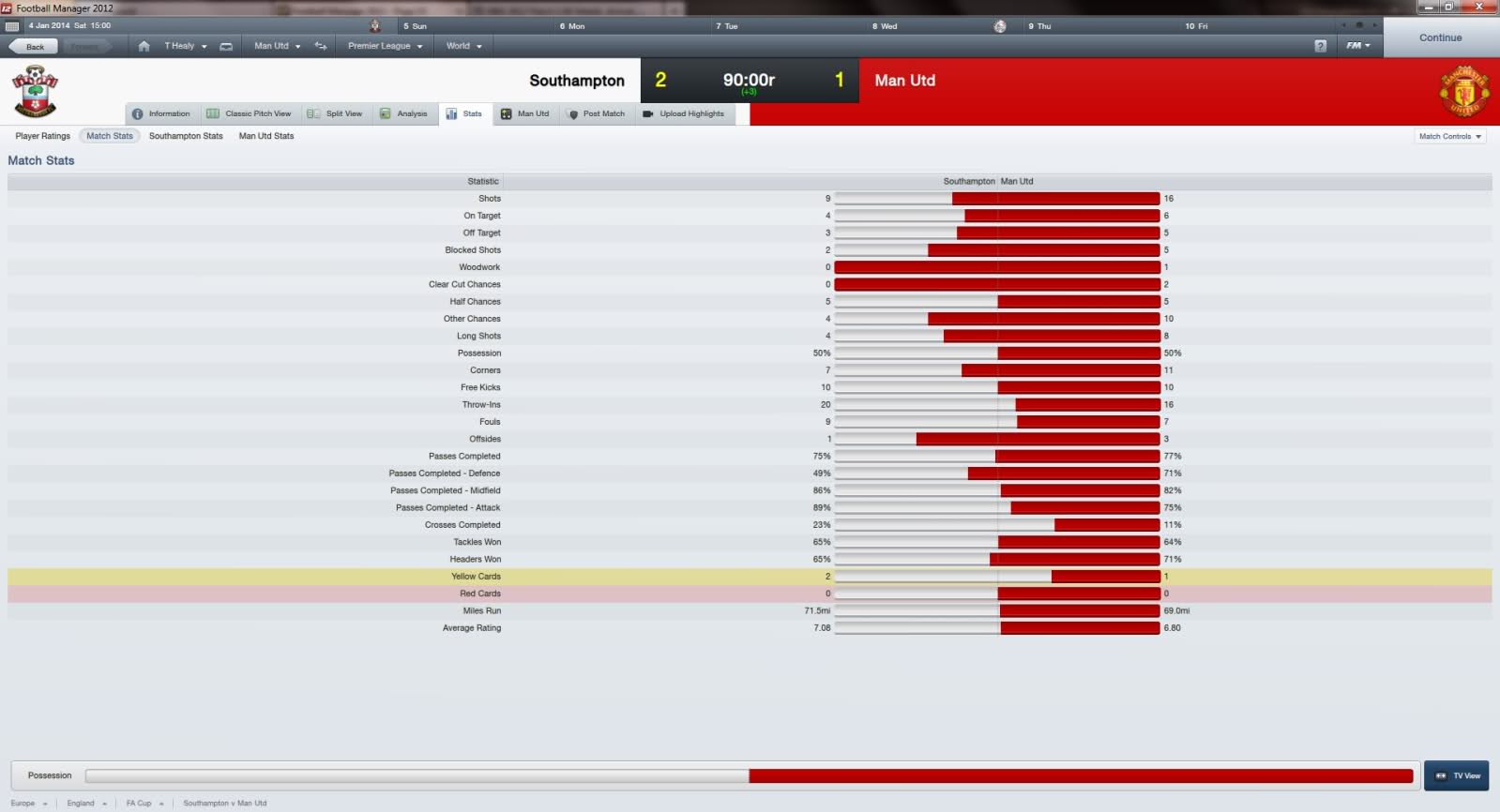
Task: Click the Continue button
Action: pos(1440,38)
